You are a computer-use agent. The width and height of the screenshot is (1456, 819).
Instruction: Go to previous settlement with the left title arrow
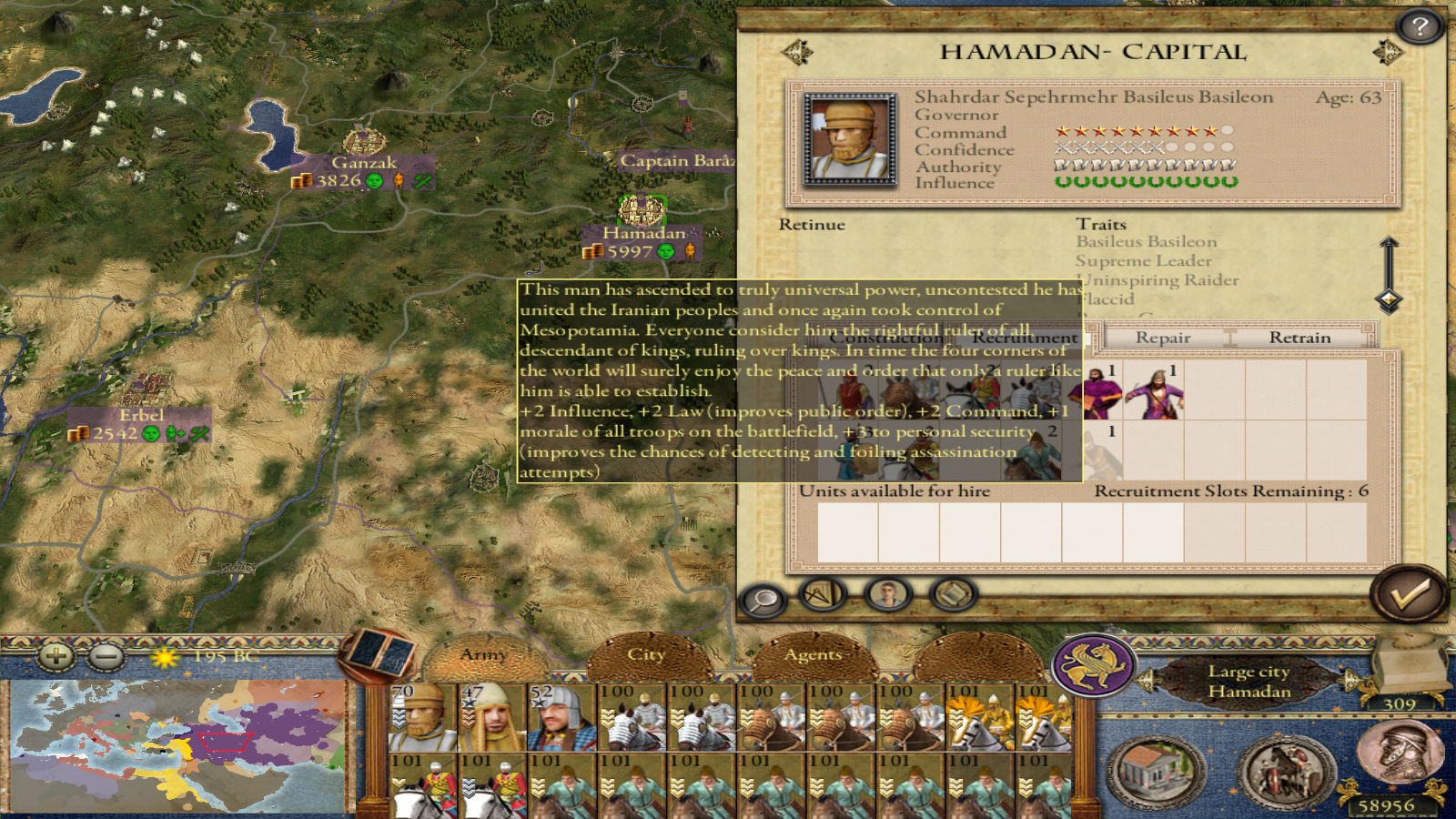pos(797,52)
